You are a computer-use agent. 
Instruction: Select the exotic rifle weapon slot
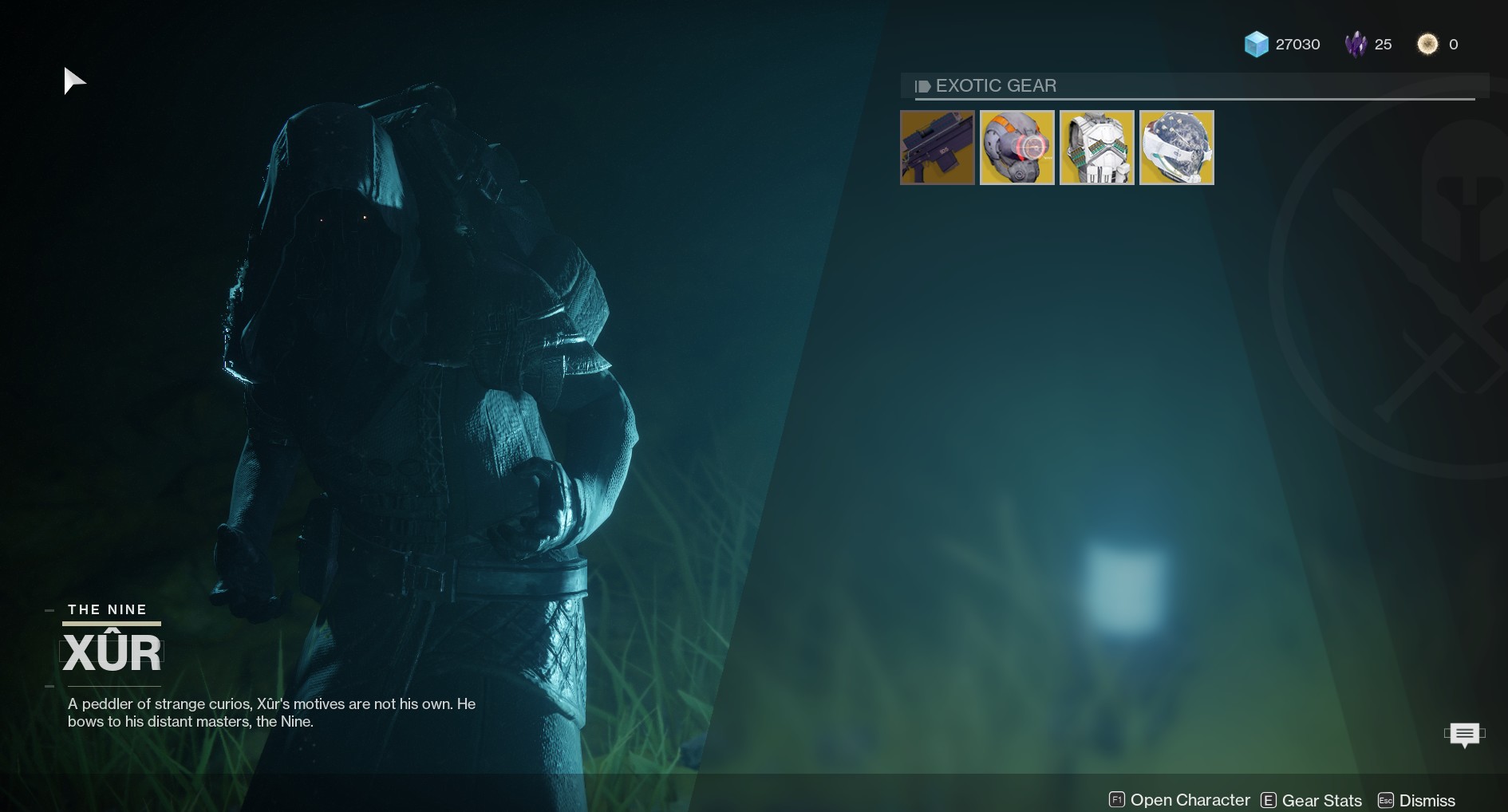pyautogui.click(x=938, y=148)
